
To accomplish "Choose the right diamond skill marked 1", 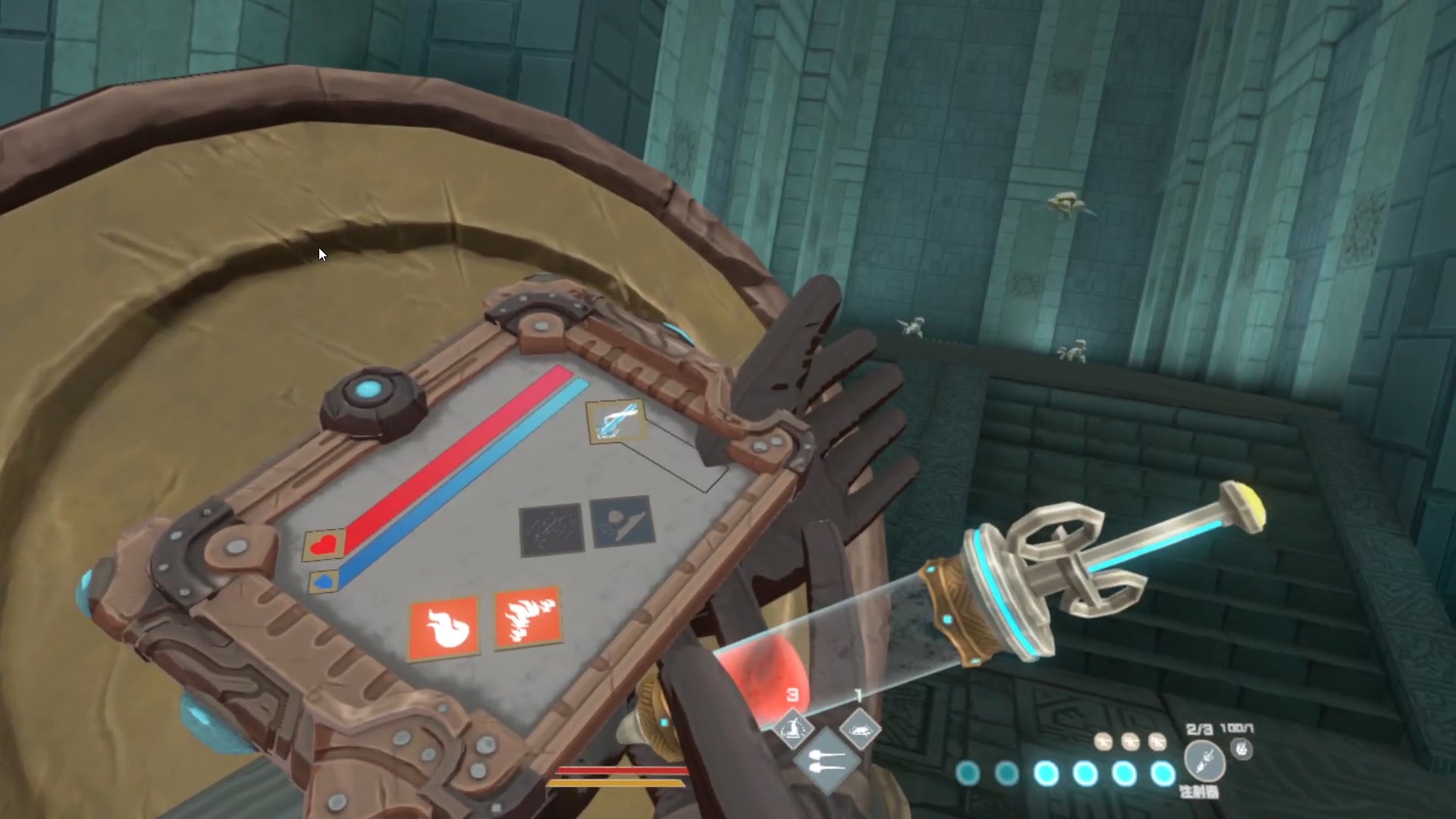I will pos(859,730).
